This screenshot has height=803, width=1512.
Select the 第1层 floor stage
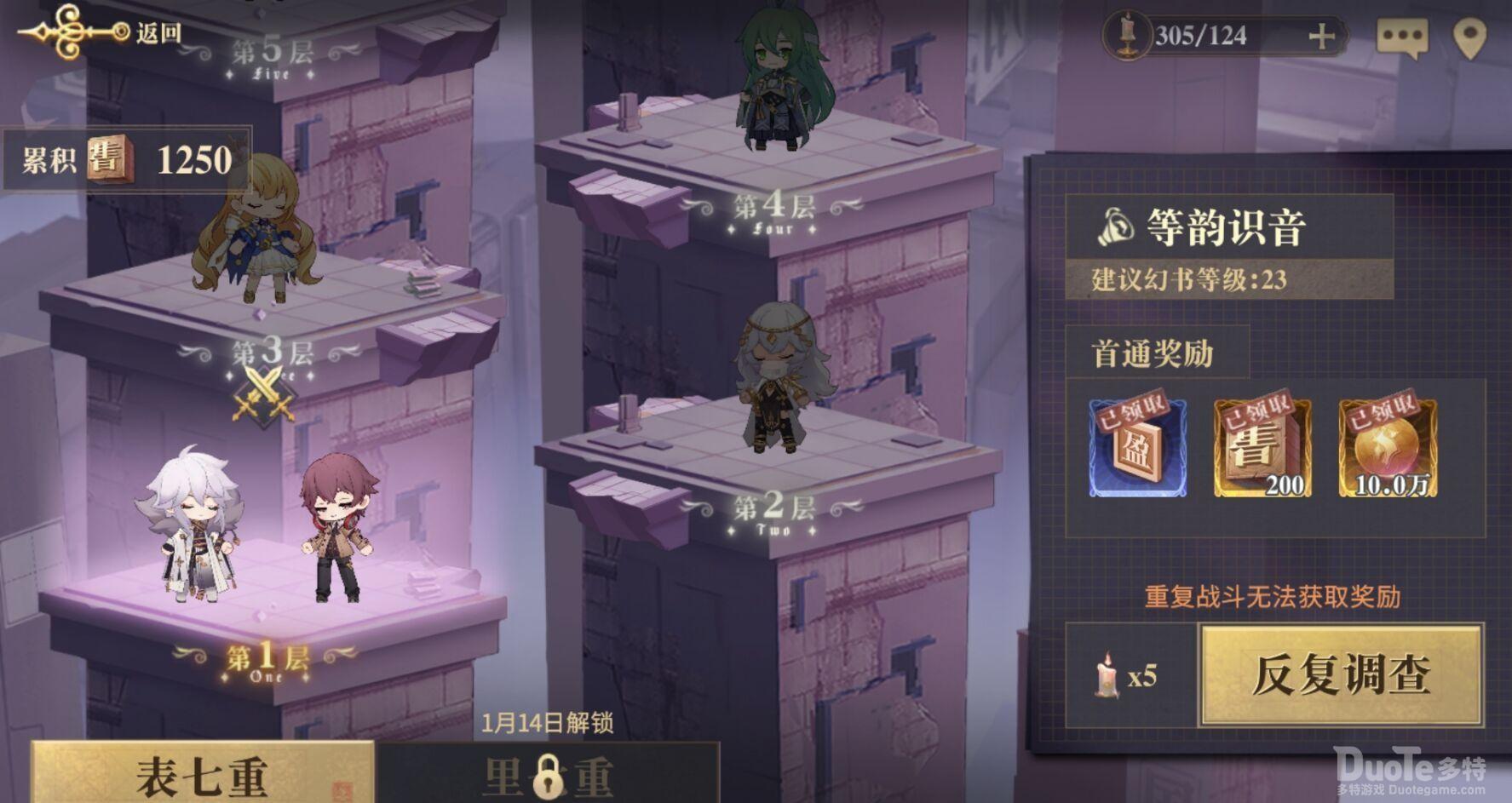[267, 658]
